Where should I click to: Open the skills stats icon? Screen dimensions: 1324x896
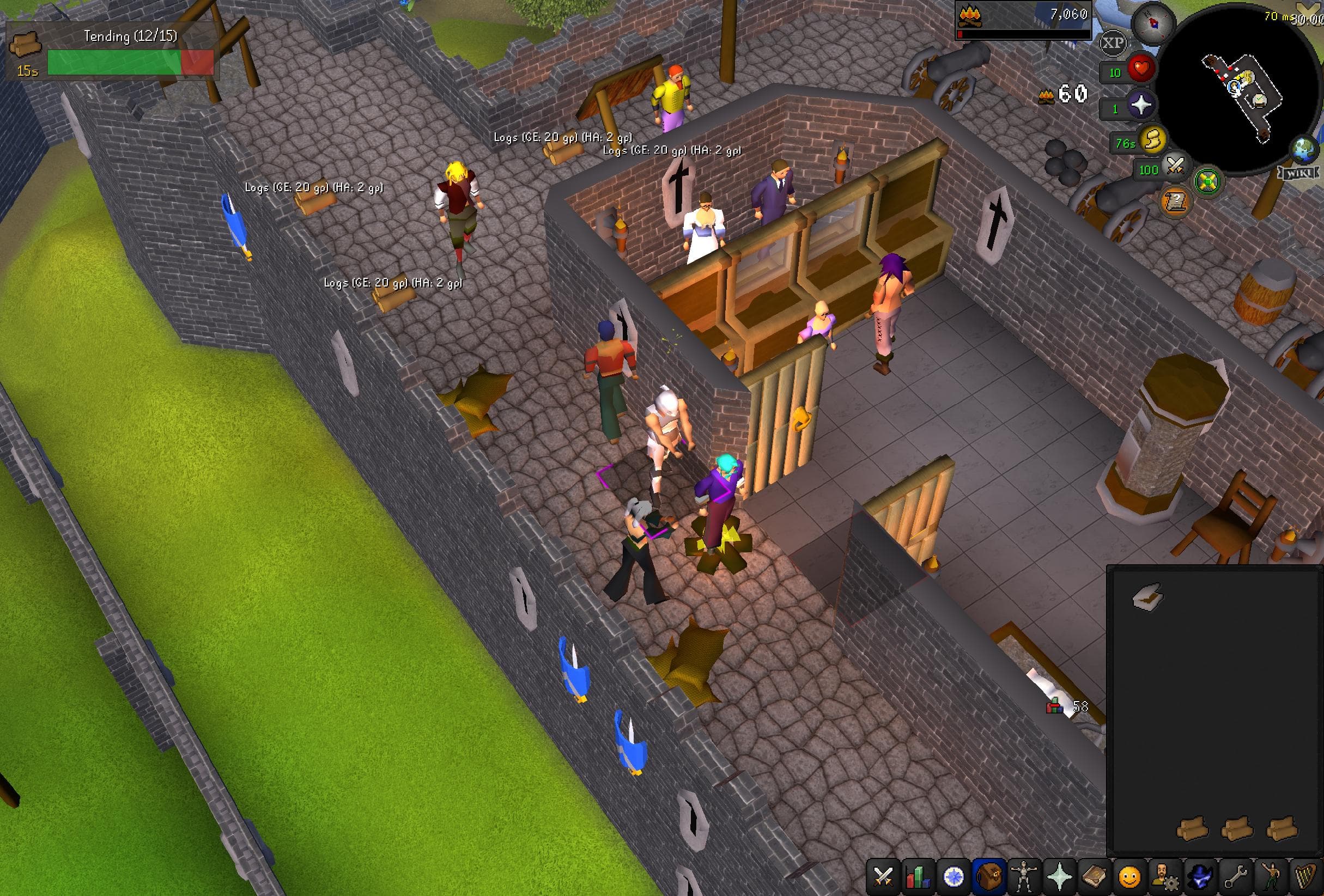click(x=919, y=877)
